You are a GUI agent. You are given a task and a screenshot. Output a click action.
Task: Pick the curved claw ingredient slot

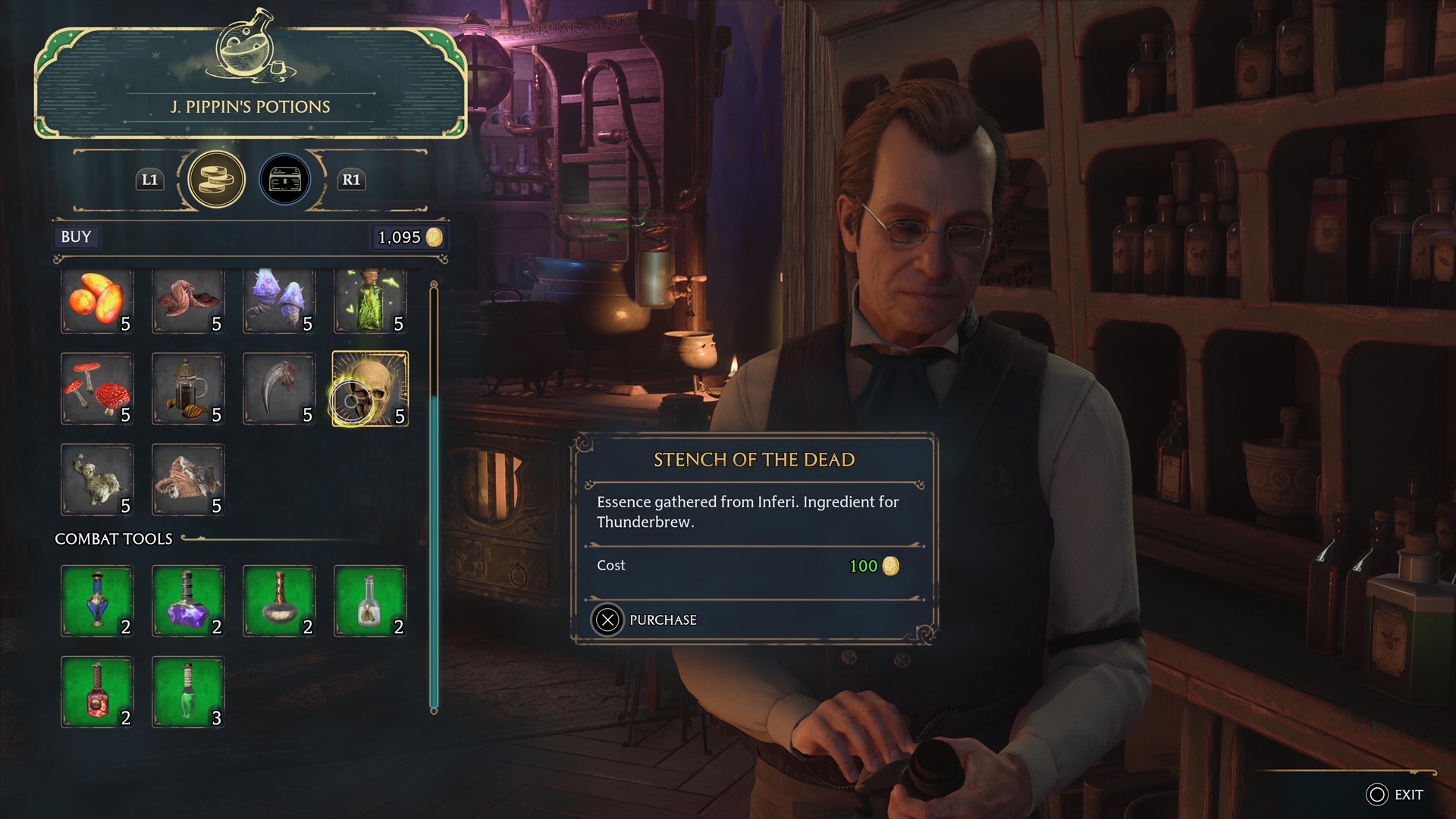(x=279, y=389)
